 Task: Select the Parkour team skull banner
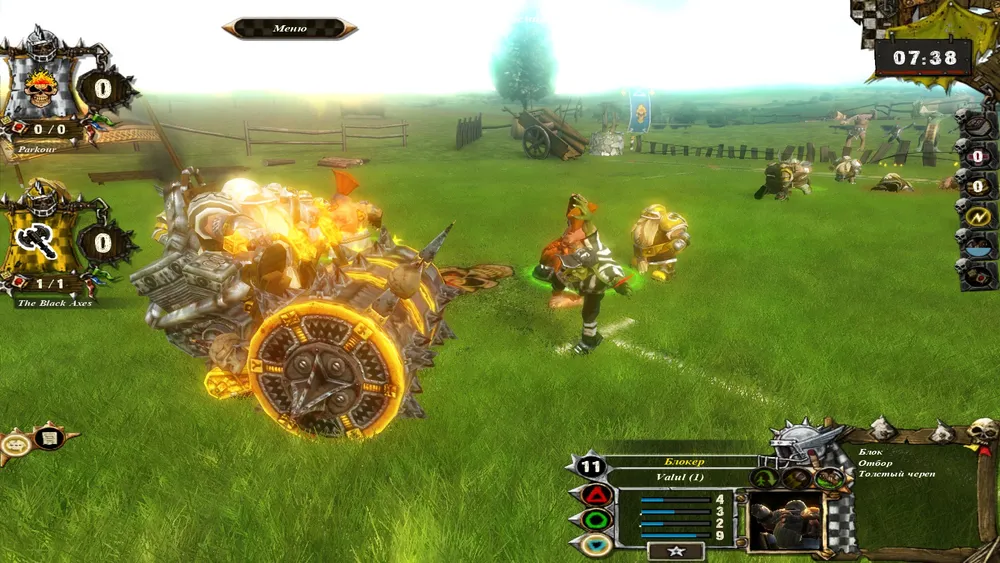40,90
